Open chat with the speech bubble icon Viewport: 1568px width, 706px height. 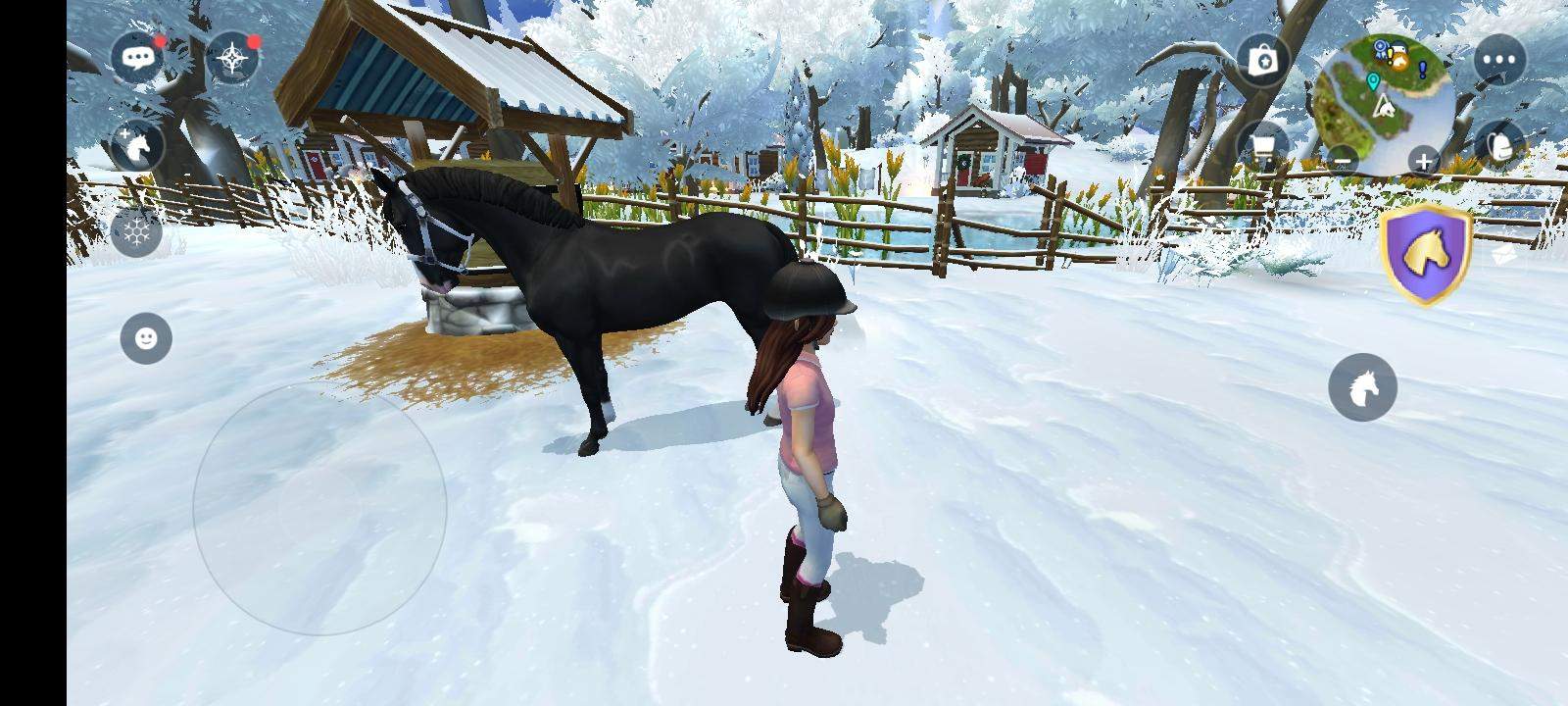click(138, 56)
